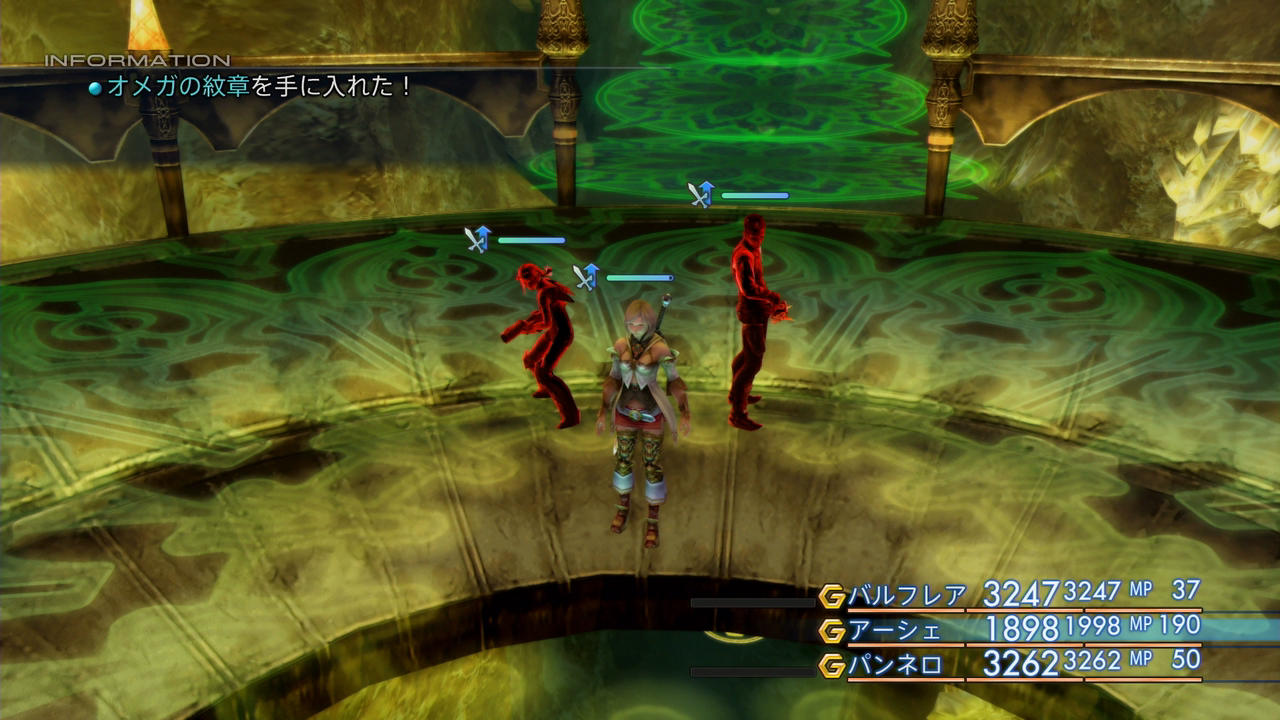Activate the gambit icon for パンネロ
The width and height of the screenshot is (1280, 720).
point(832,665)
